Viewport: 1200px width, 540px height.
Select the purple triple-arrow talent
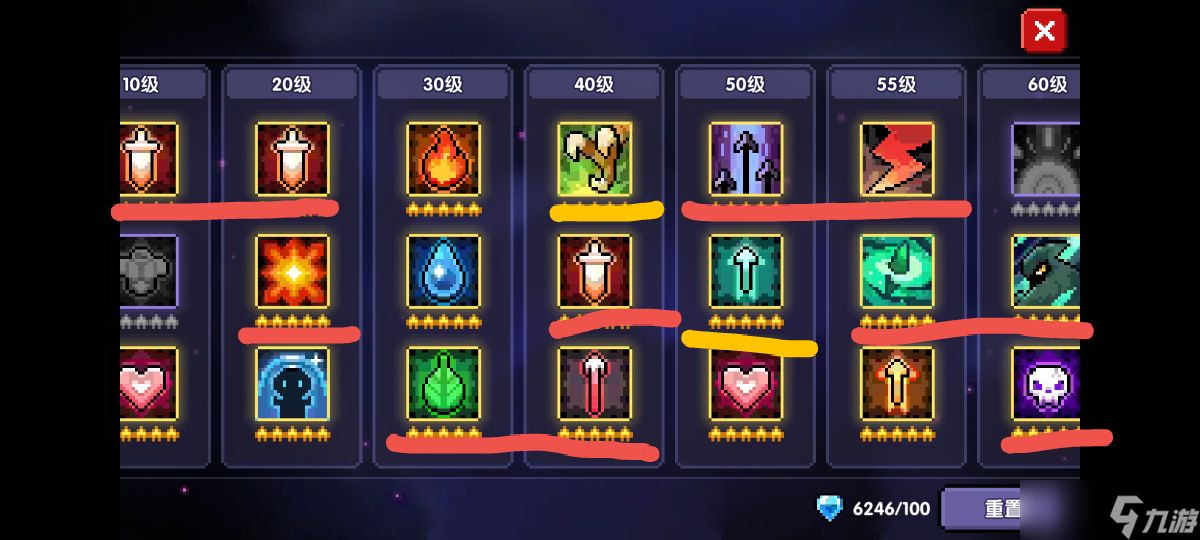pyautogui.click(x=745, y=159)
